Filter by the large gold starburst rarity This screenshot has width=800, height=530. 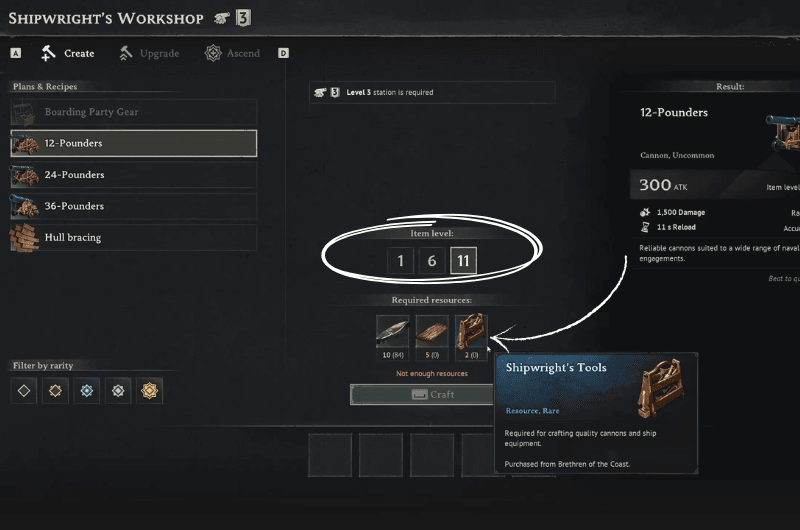coord(149,390)
